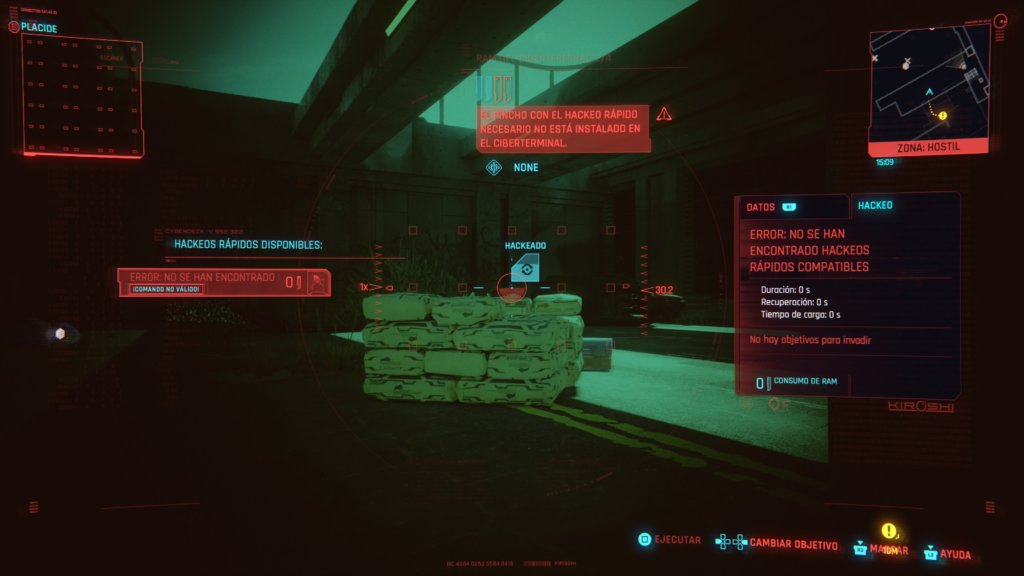1024x576 pixels.
Task: Click the HACKEADO target marker icon
Action: pos(524,267)
